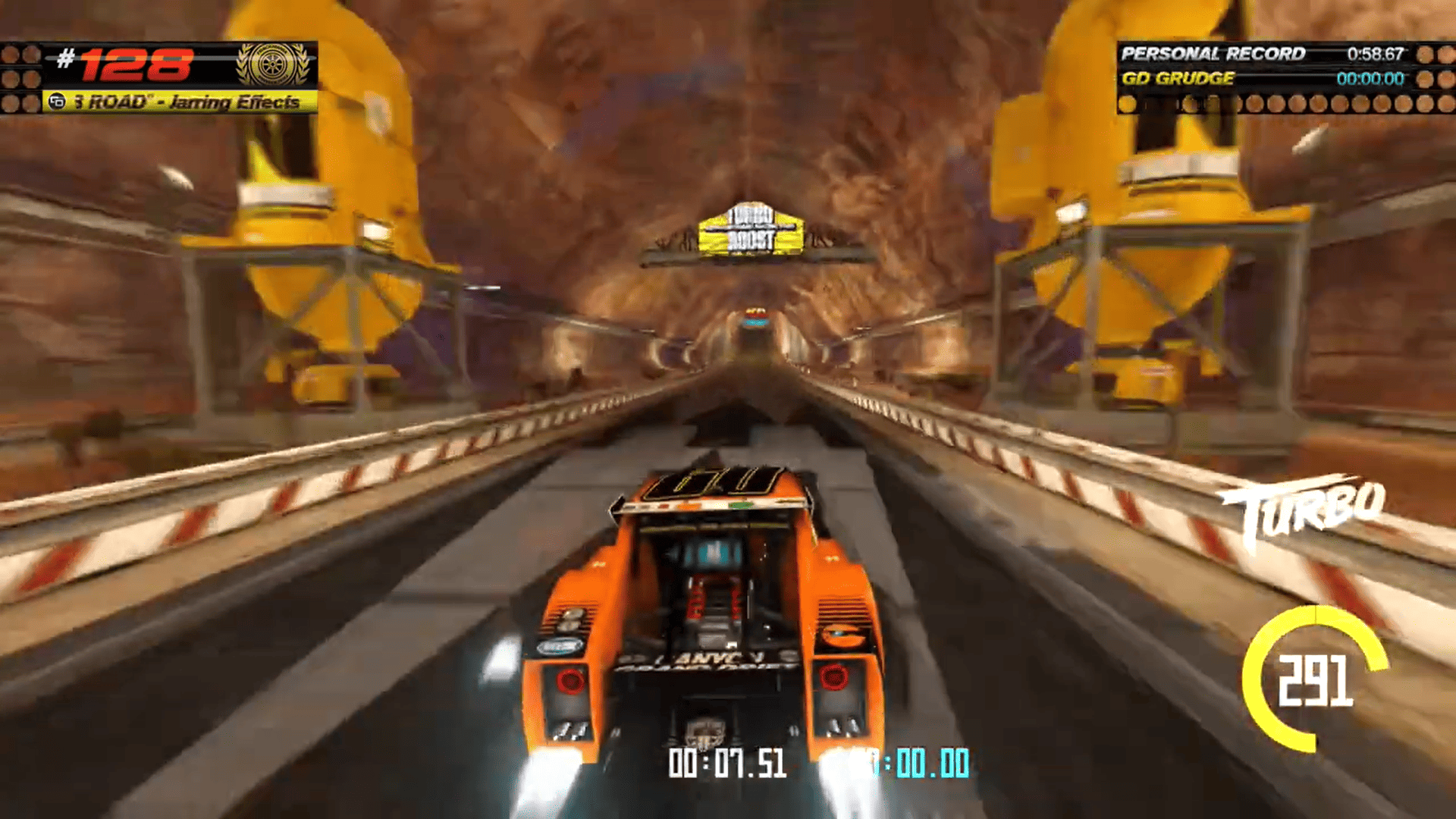
Task: Click the #128 track number badge
Action: (126, 64)
